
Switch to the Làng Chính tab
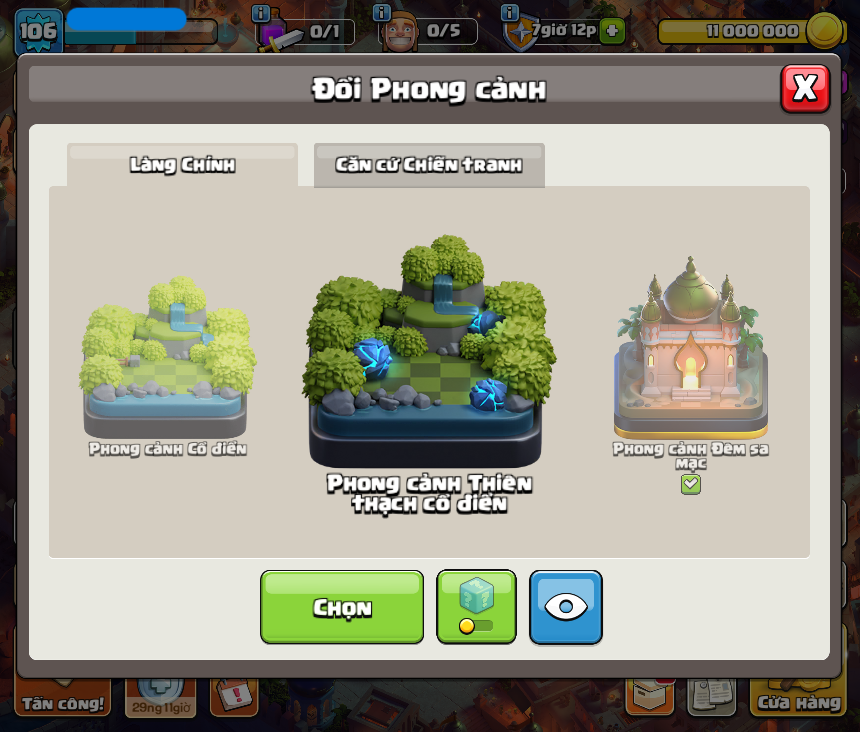tap(182, 165)
